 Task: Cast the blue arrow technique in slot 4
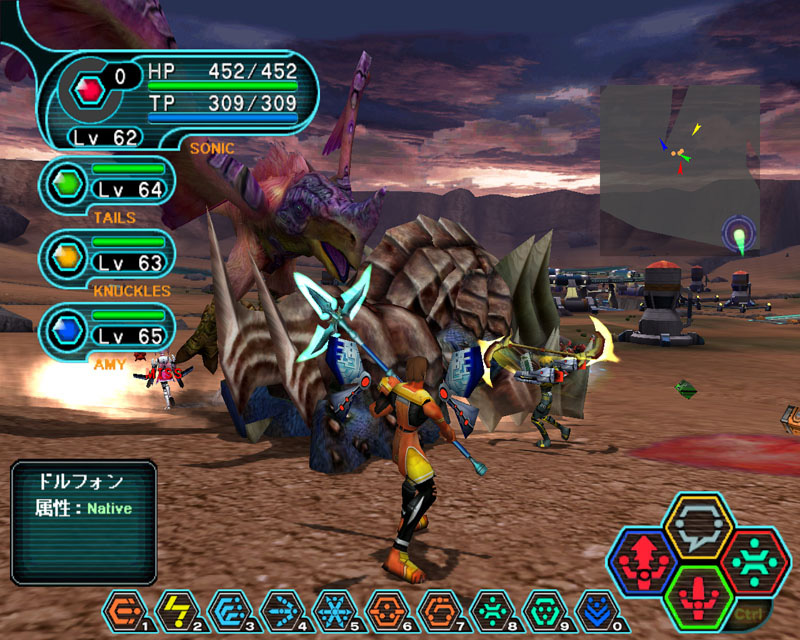280,609
